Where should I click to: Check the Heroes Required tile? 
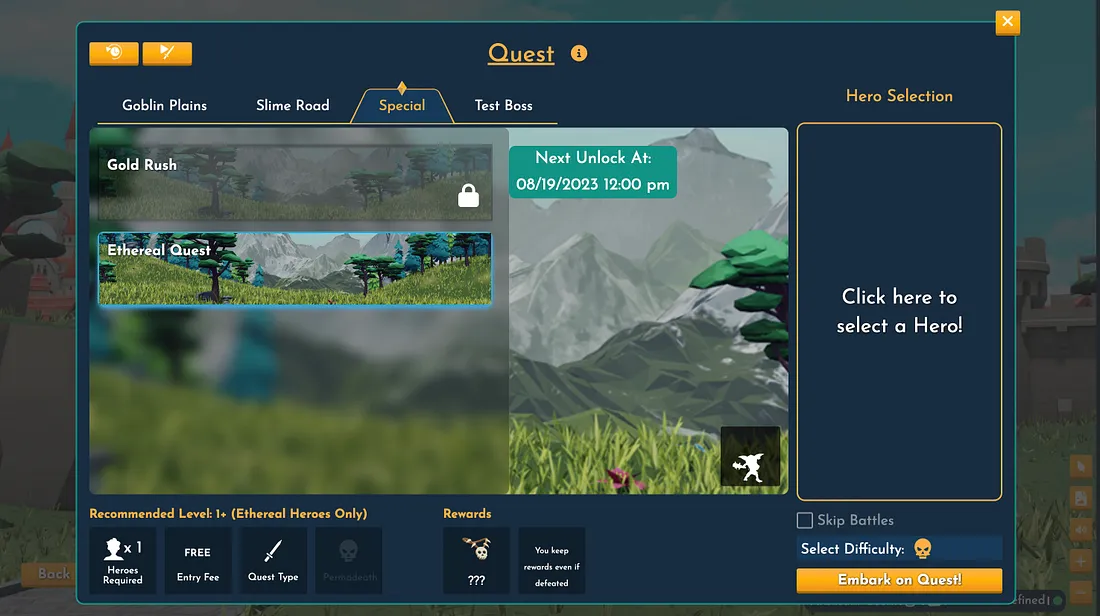(x=123, y=560)
